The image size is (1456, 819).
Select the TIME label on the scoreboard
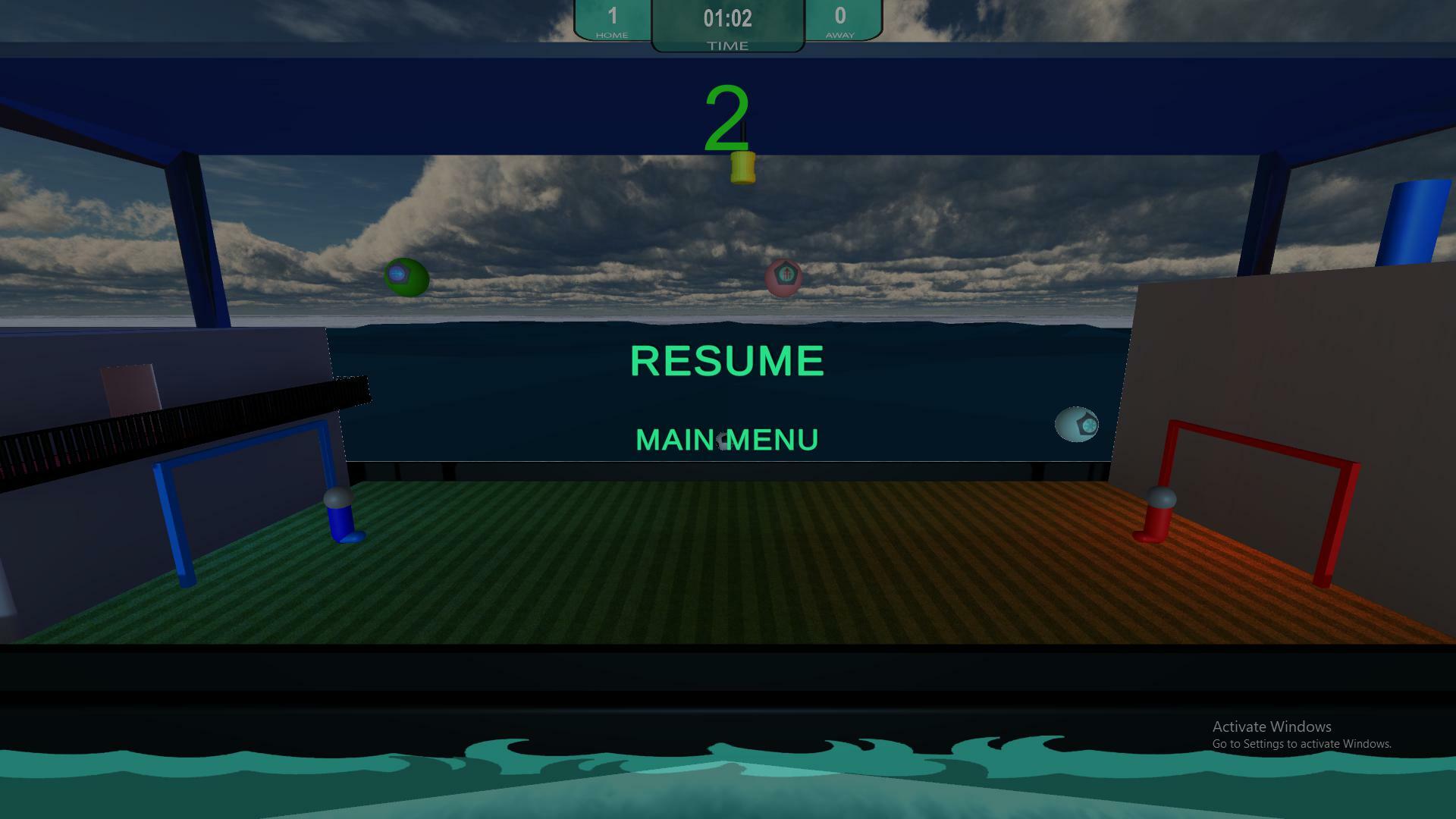(726, 45)
